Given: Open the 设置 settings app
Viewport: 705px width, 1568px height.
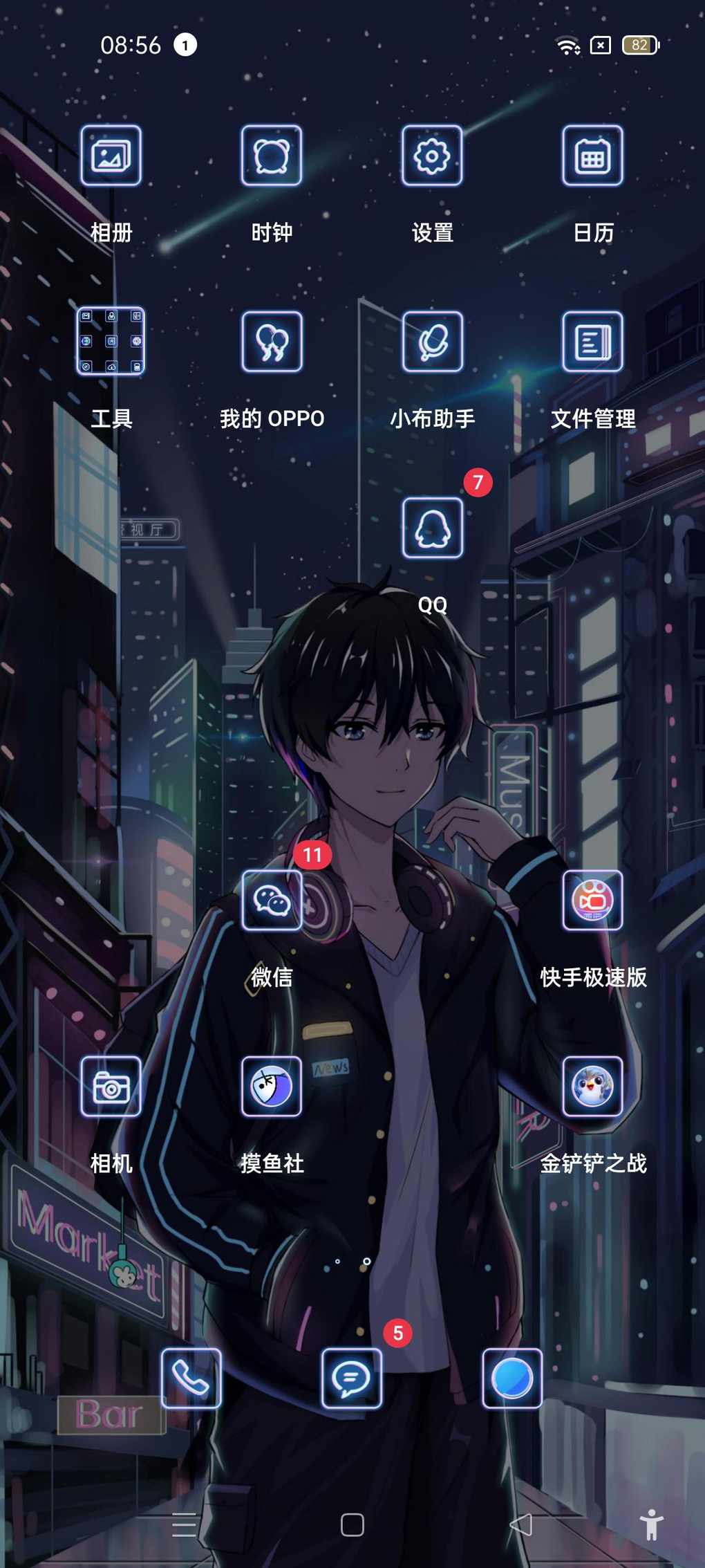Looking at the screenshot, I should coord(432,156).
